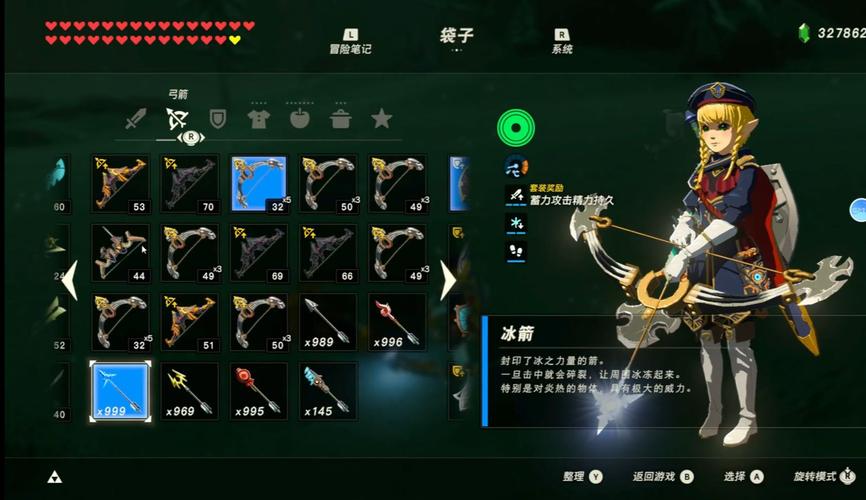Switch to the armor shirt tab

[260, 120]
